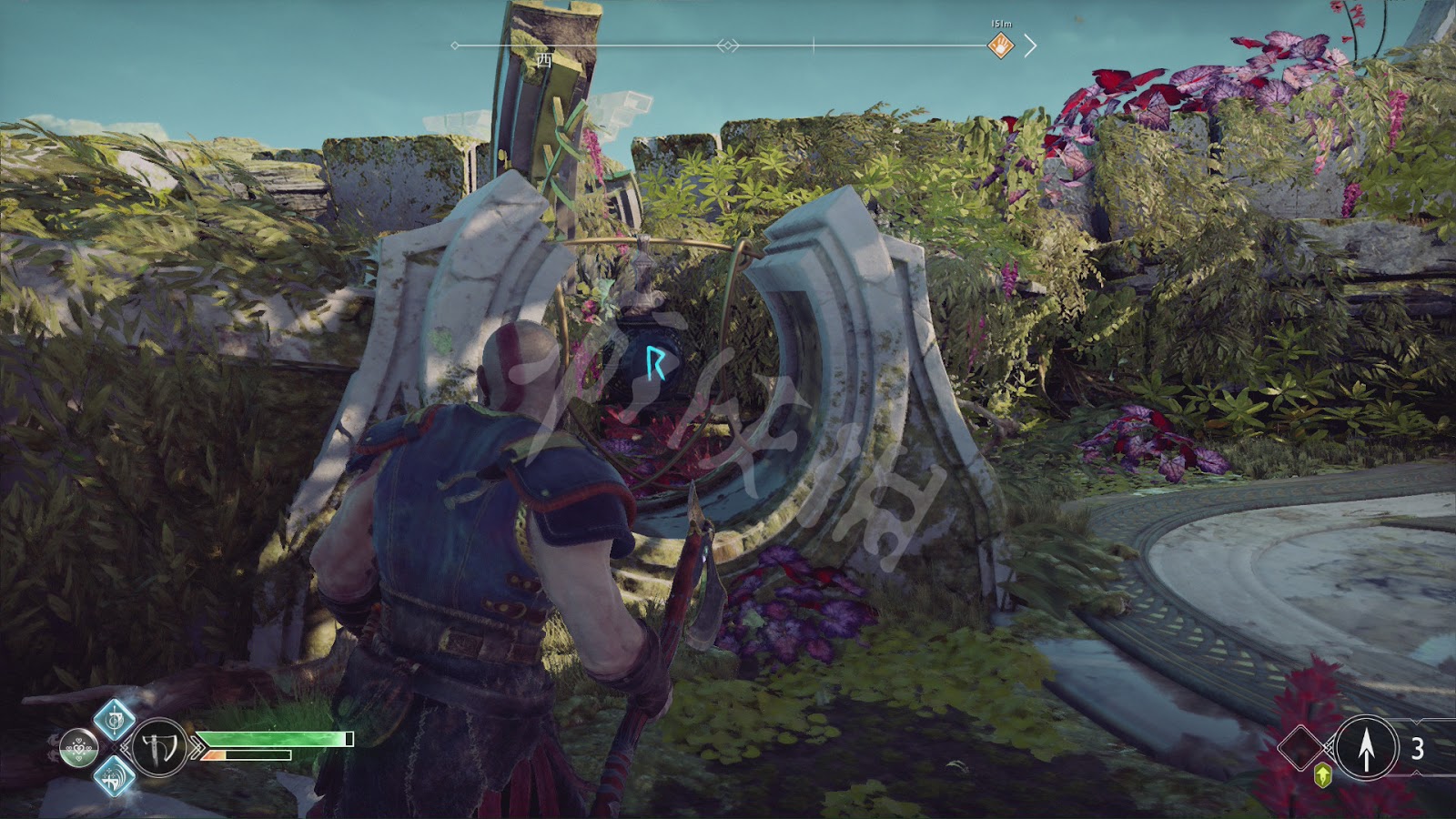Screen dimensions: 1456x819
Task: Click the green upward-arrow hexagon icon
Action: click(x=1323, y=775)
